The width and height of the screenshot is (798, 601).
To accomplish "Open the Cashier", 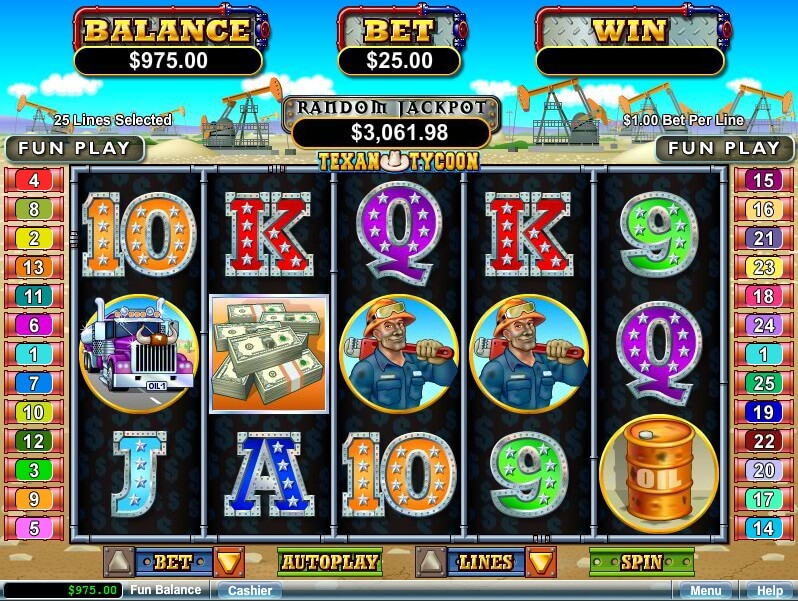I will pyautogui.click(x=249, y=591).
